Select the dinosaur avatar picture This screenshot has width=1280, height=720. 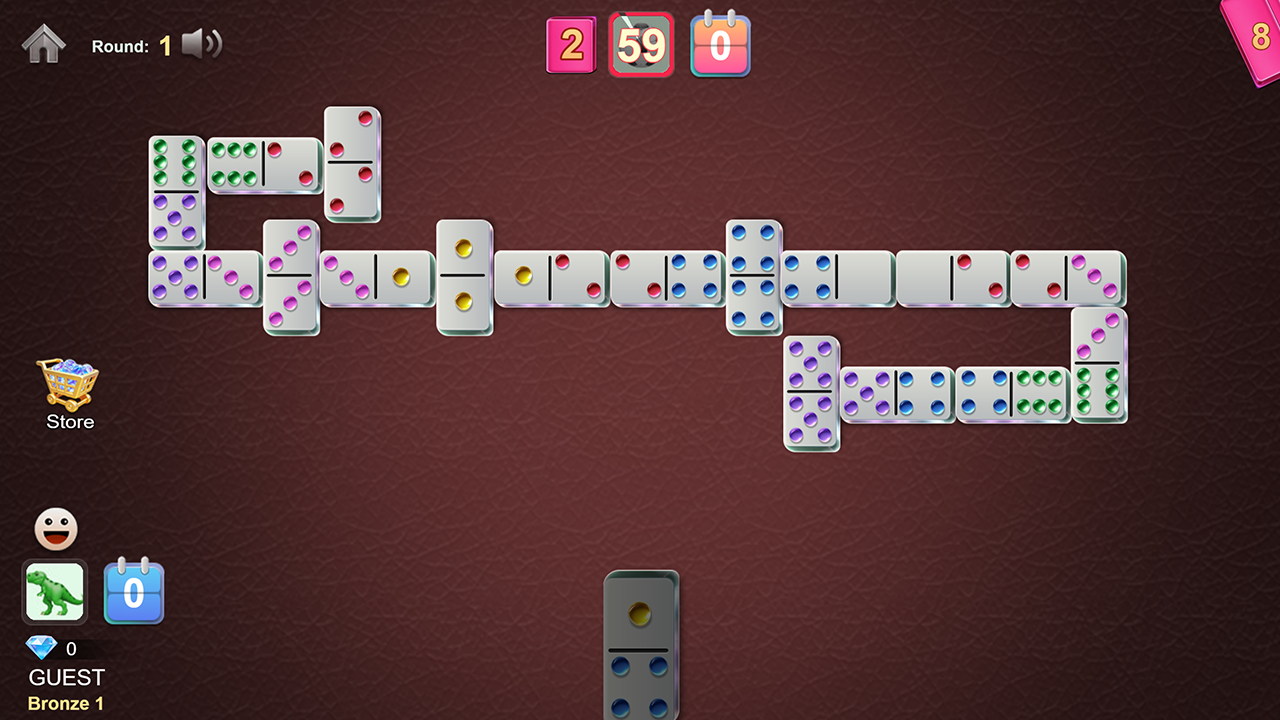(x=54, y=592)
